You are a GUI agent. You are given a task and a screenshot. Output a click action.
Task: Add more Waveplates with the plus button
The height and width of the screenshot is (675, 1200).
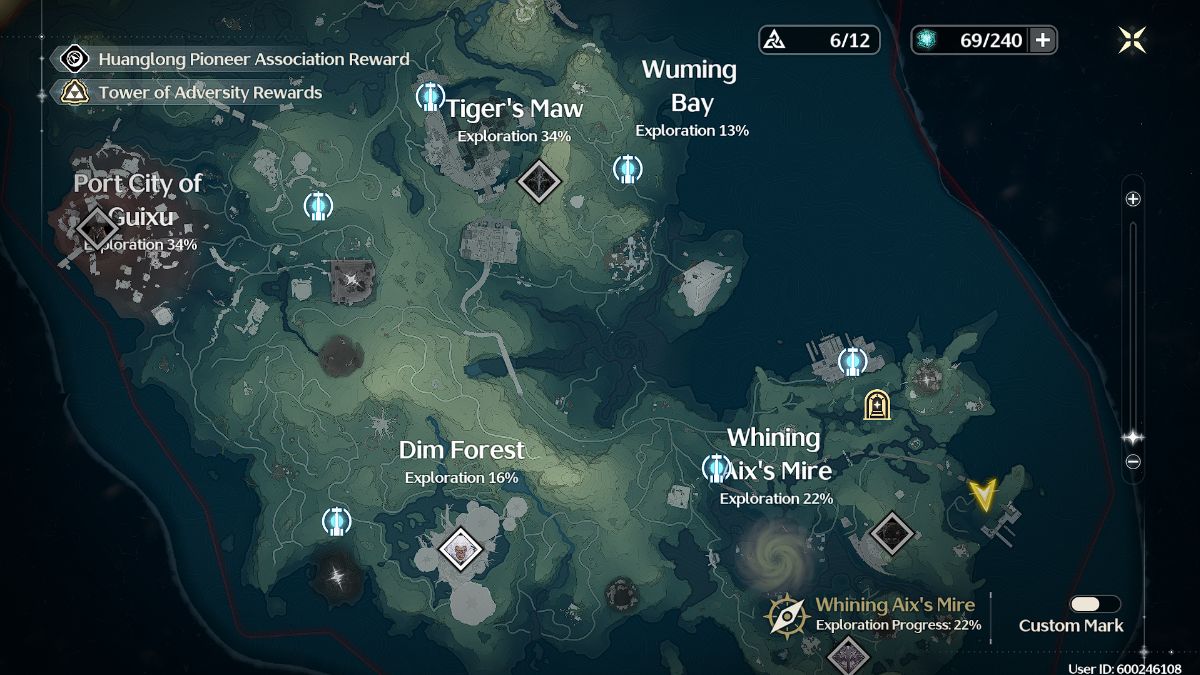pyautogui.click(x=1043, y=40)
